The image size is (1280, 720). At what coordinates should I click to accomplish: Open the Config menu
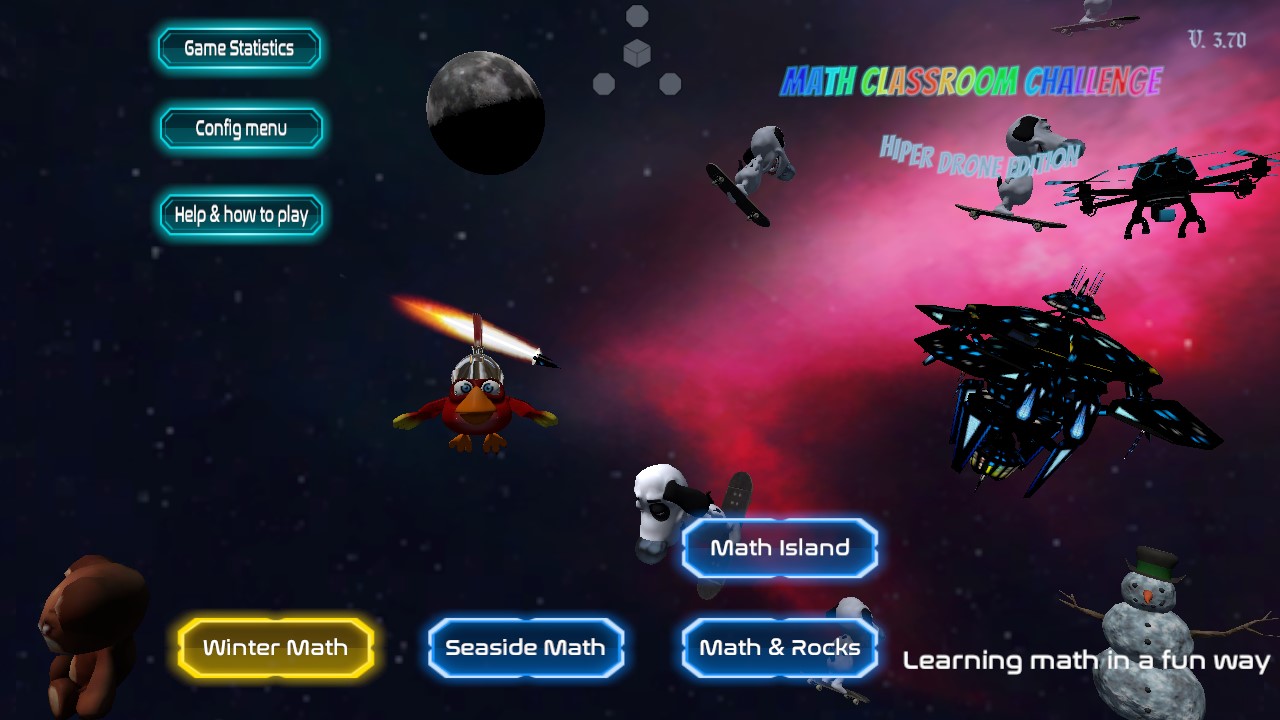coord(240,128)
